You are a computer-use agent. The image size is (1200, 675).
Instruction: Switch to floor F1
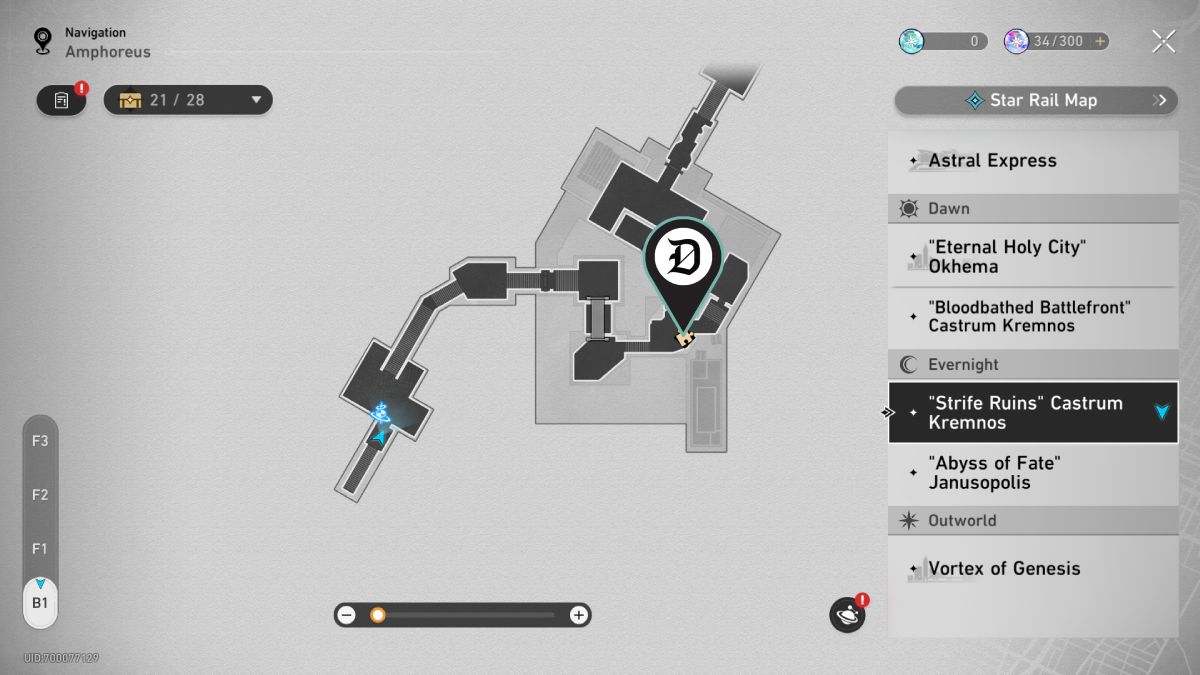tap(40, 548)
